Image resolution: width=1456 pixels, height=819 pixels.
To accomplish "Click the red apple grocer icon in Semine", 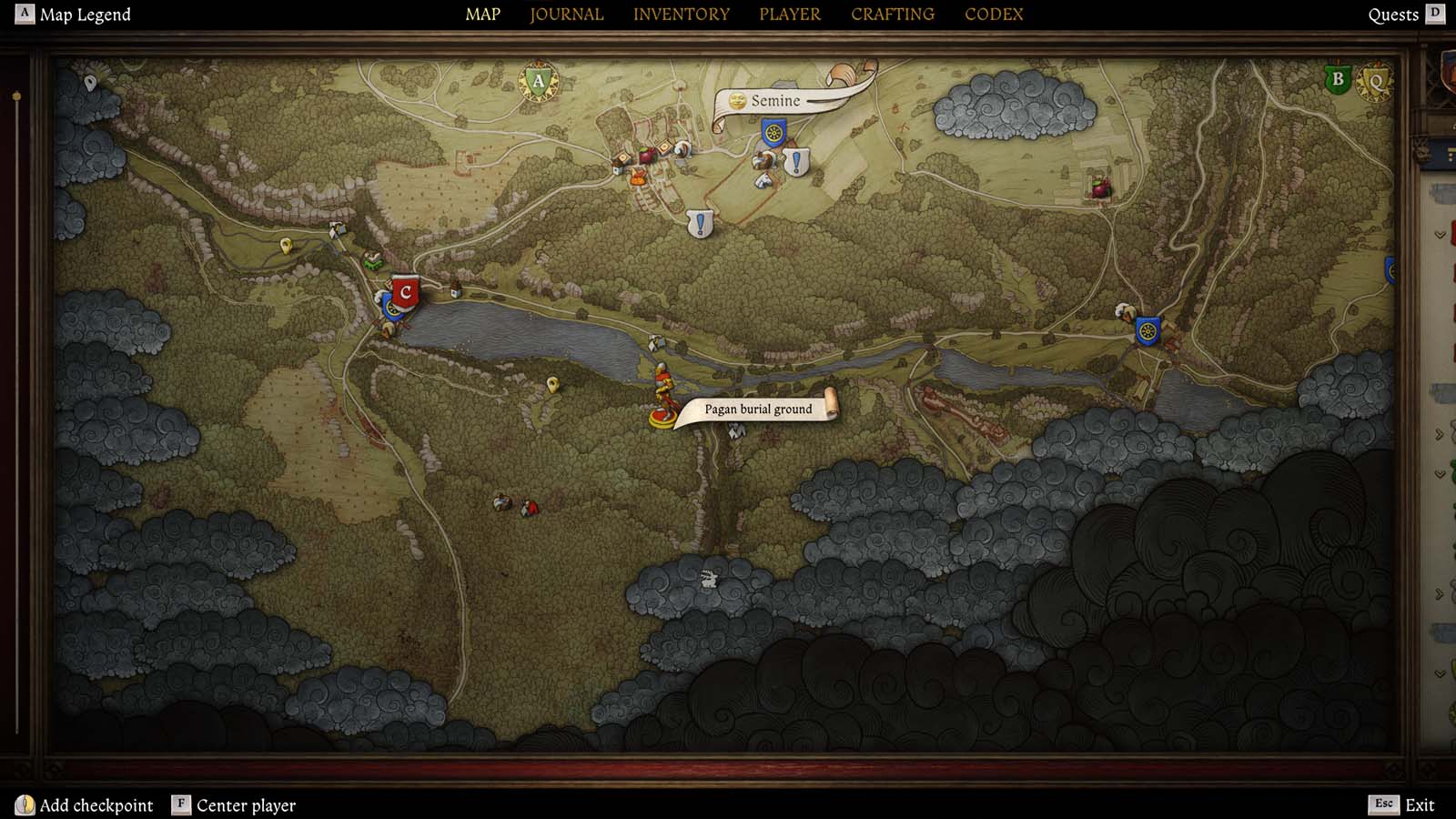I will (649, 156).
